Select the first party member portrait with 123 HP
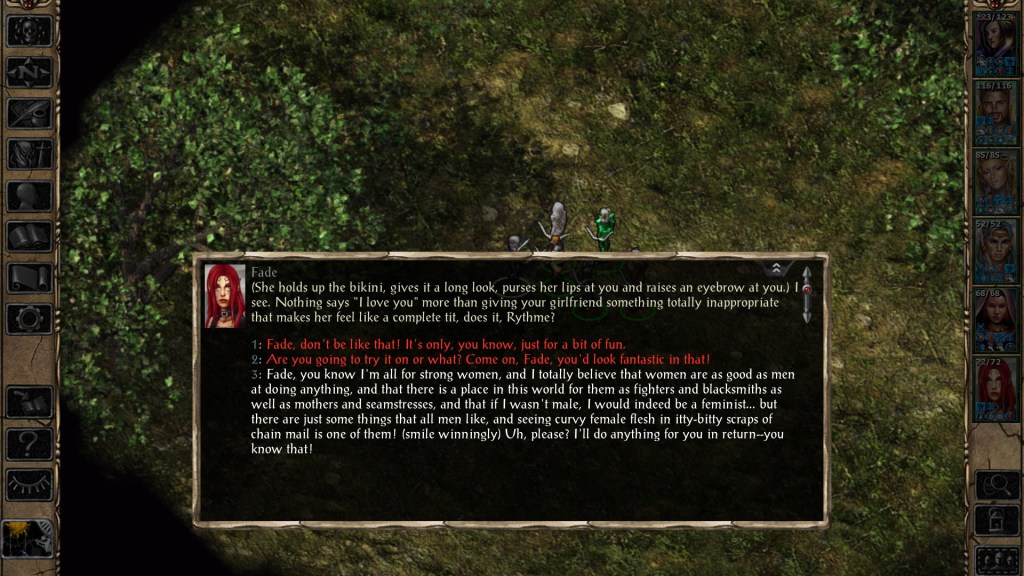The image size is (1024, 576). point(995,48)
